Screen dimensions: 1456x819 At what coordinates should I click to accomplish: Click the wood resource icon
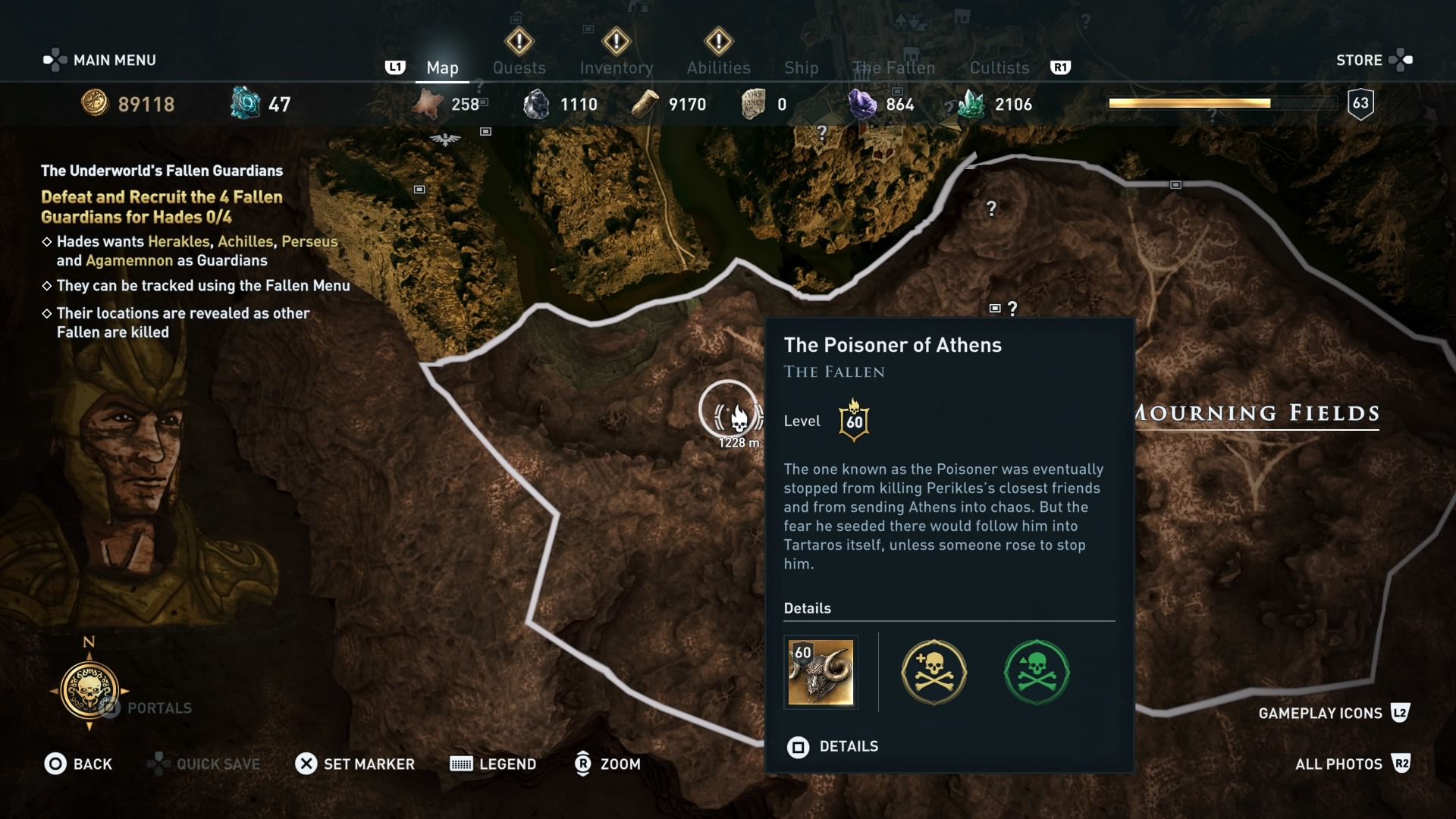click(x=646, y=104)
